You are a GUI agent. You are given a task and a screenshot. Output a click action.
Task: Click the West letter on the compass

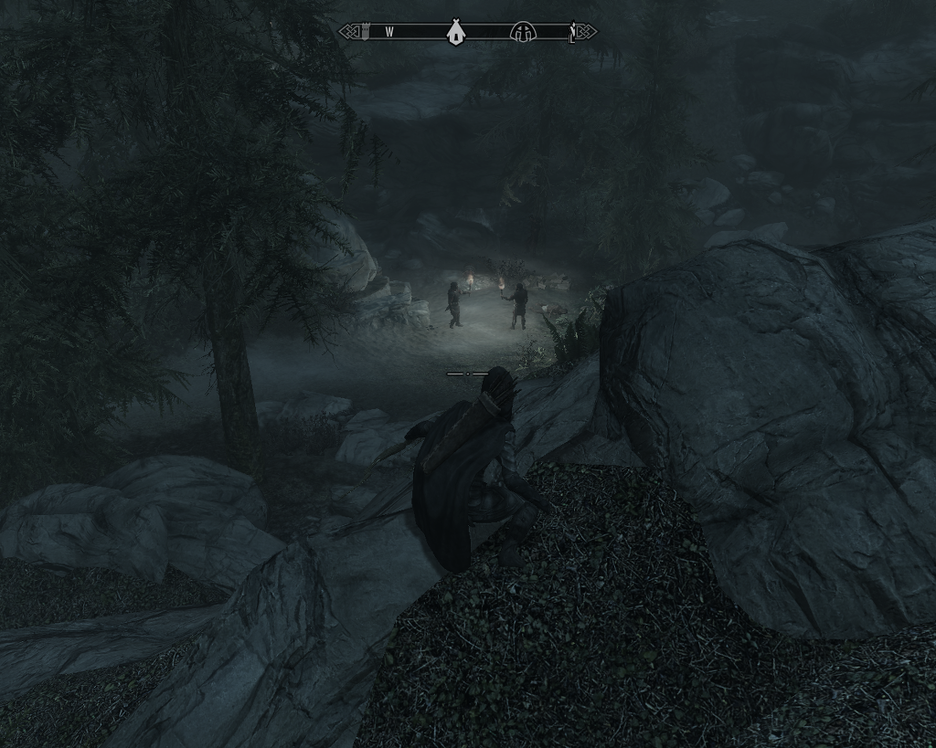[x=389, y=32]
